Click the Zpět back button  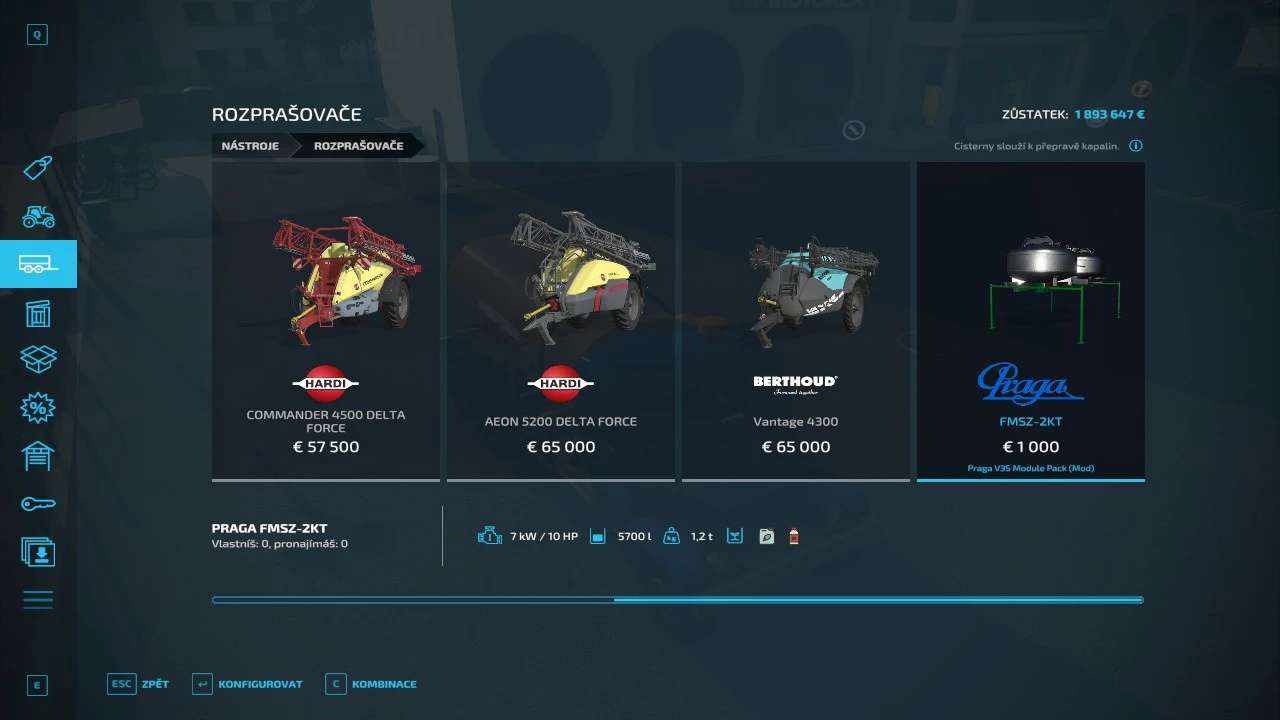click(139, 684)
